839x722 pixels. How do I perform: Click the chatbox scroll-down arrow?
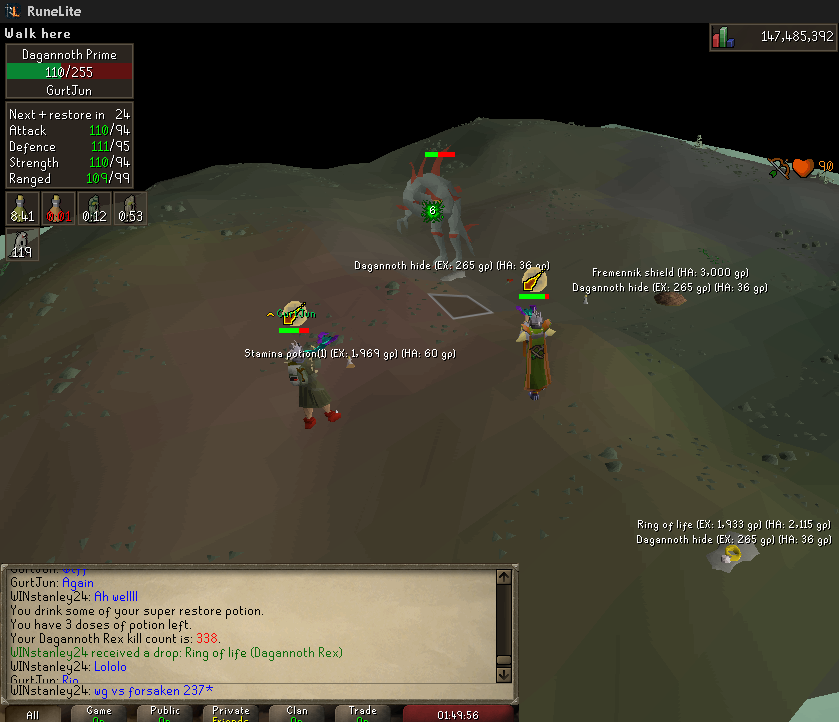[x=504, y=676]
